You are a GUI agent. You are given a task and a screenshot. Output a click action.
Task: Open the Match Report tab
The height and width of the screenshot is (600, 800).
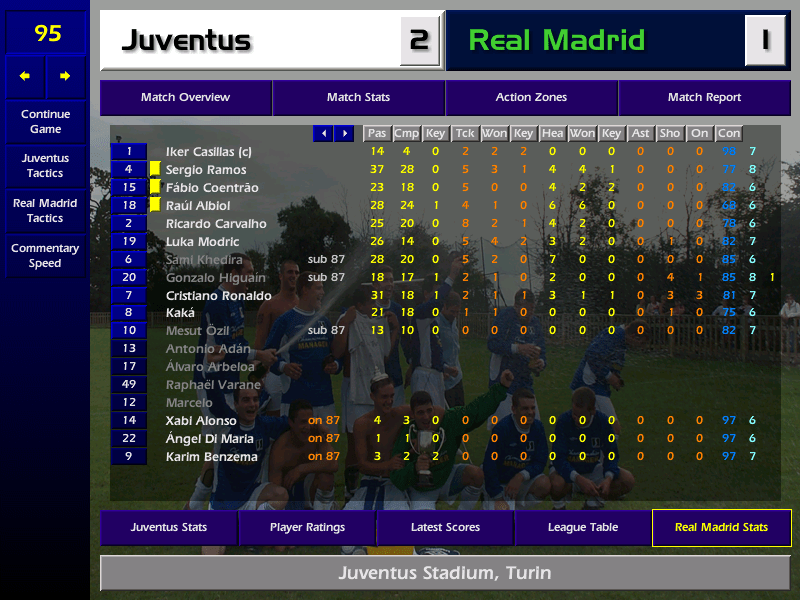coord(704,98)
